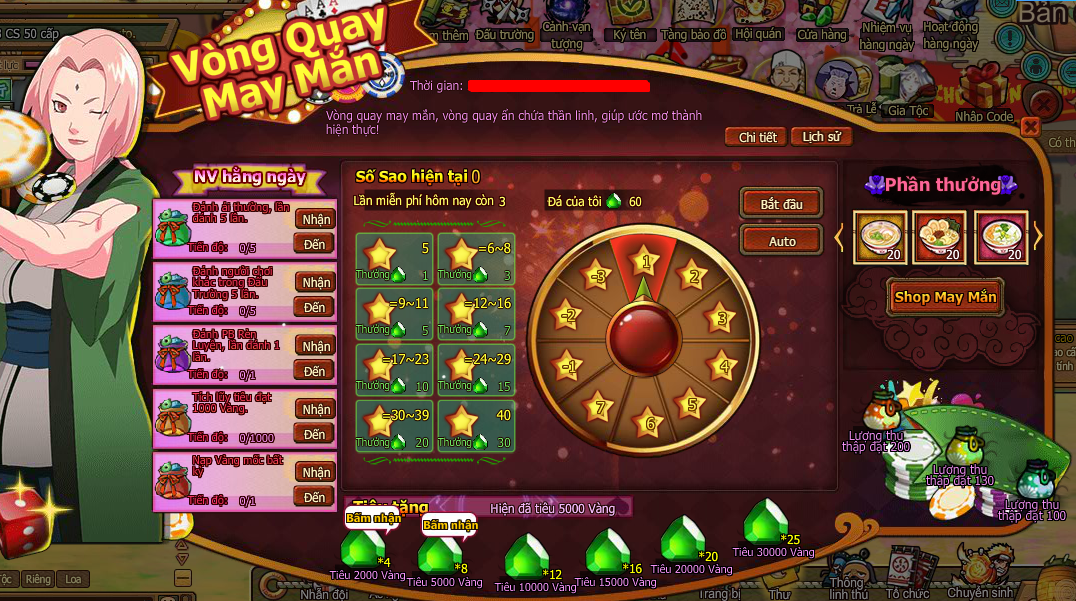The width and height of the screenshot is (1076, 601).
Task: Click Nhận for the Nạp Vàng quest
Action: [316, 472]
